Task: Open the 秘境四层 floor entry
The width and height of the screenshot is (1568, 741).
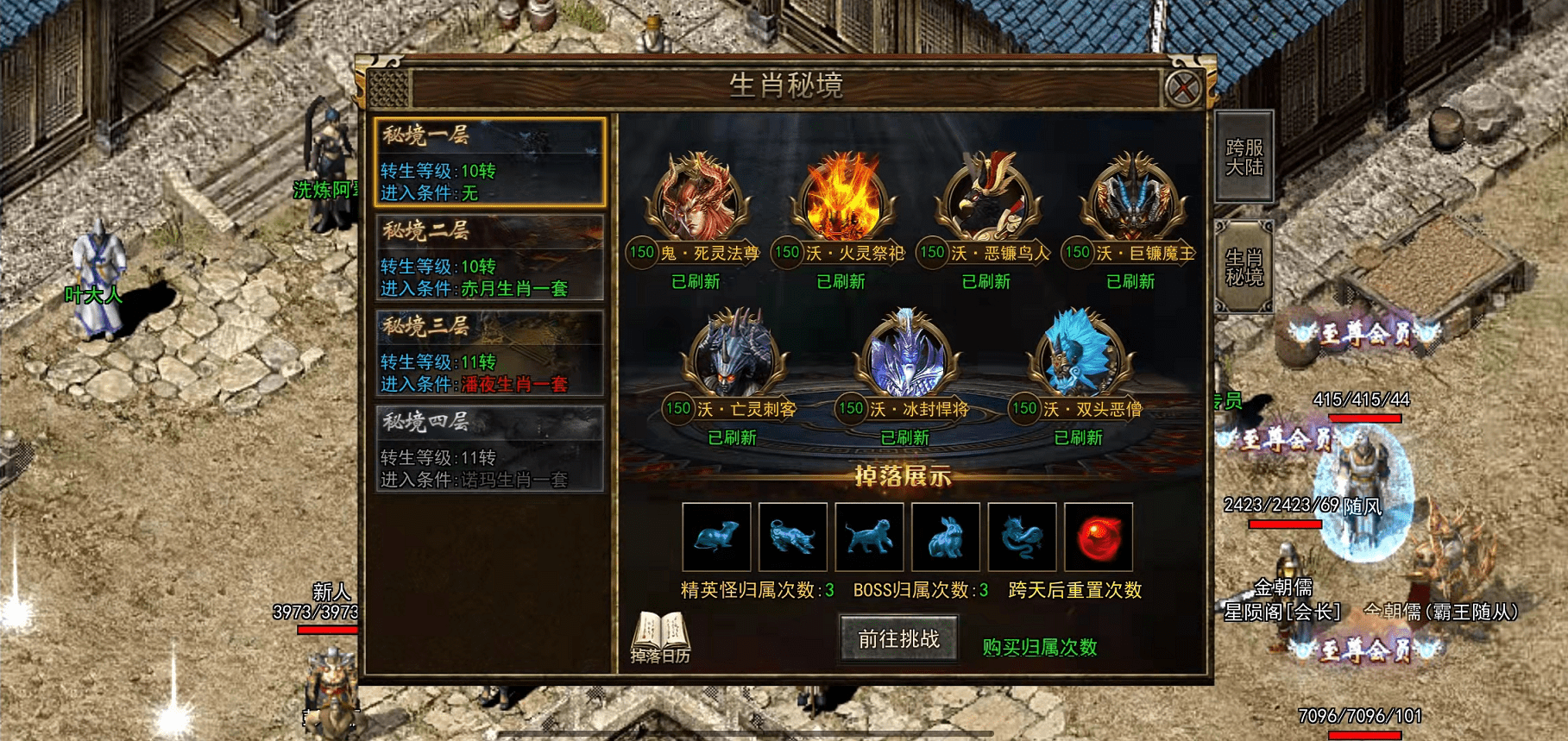Action: [x=489, y=449]
